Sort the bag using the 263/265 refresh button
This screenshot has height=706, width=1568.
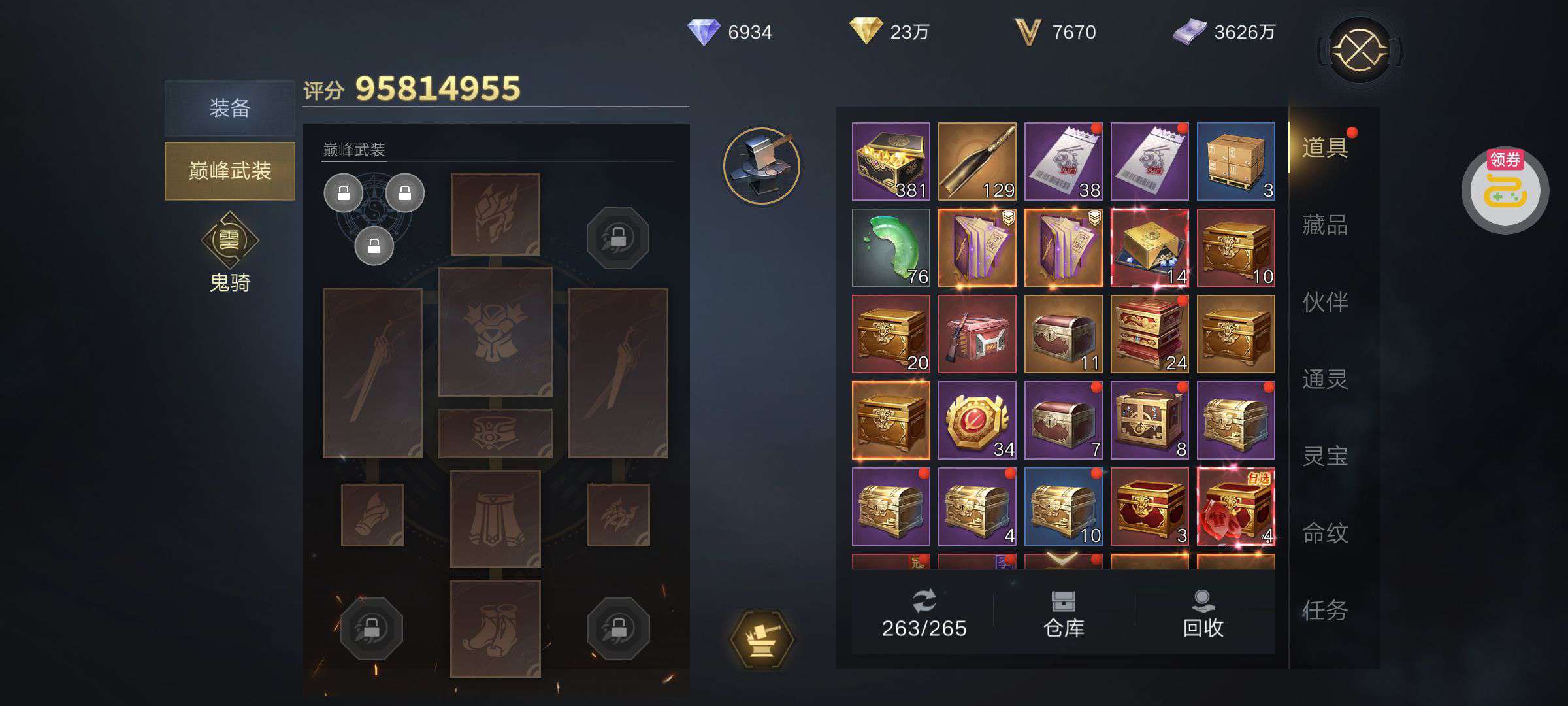coord(924,614)
